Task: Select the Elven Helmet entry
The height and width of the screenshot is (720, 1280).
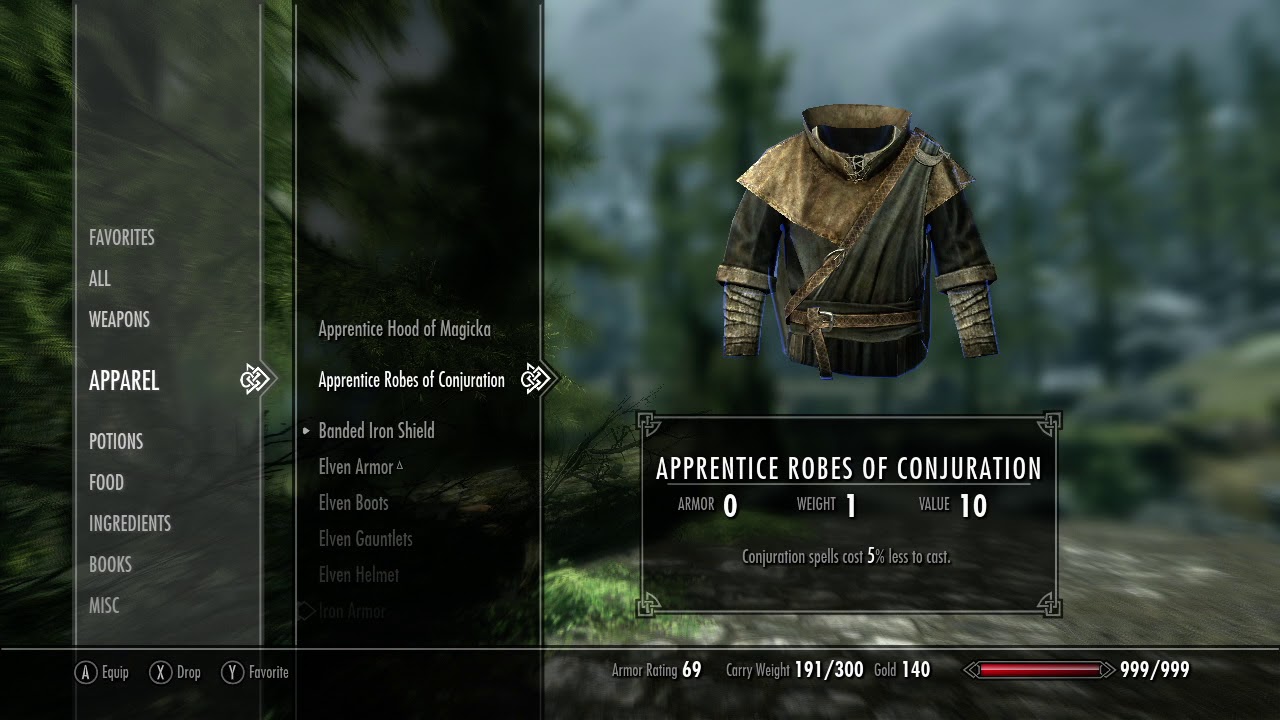Action: tap(358, 575)
